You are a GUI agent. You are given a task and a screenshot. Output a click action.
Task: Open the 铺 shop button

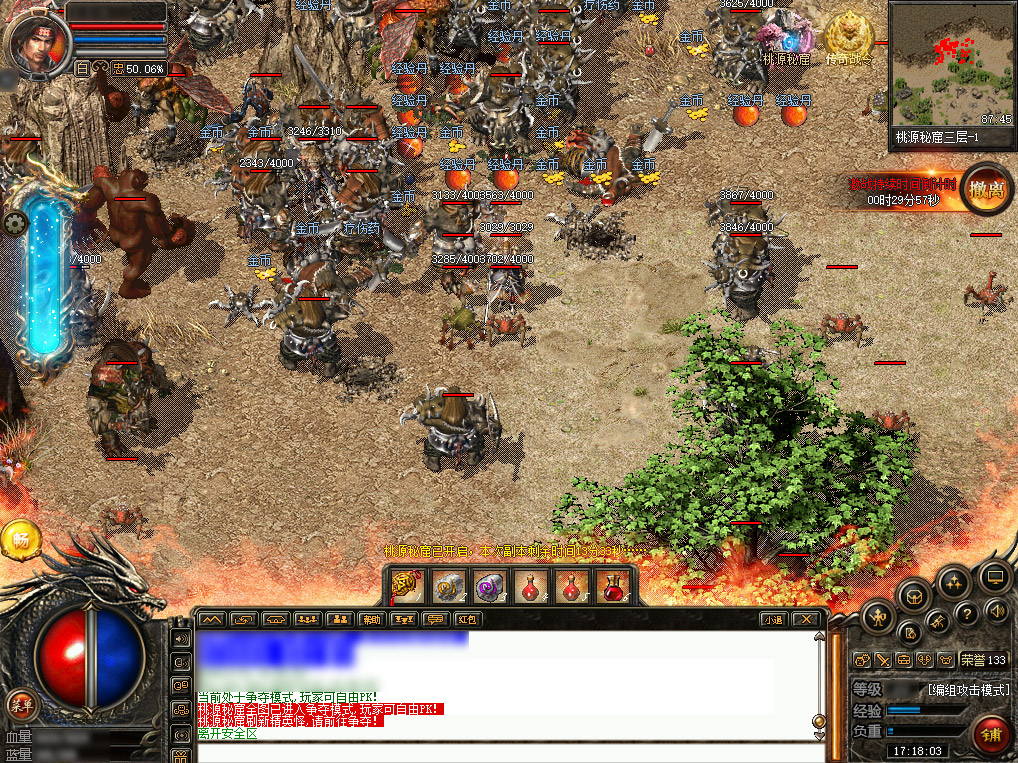click(x=991, y=736)
